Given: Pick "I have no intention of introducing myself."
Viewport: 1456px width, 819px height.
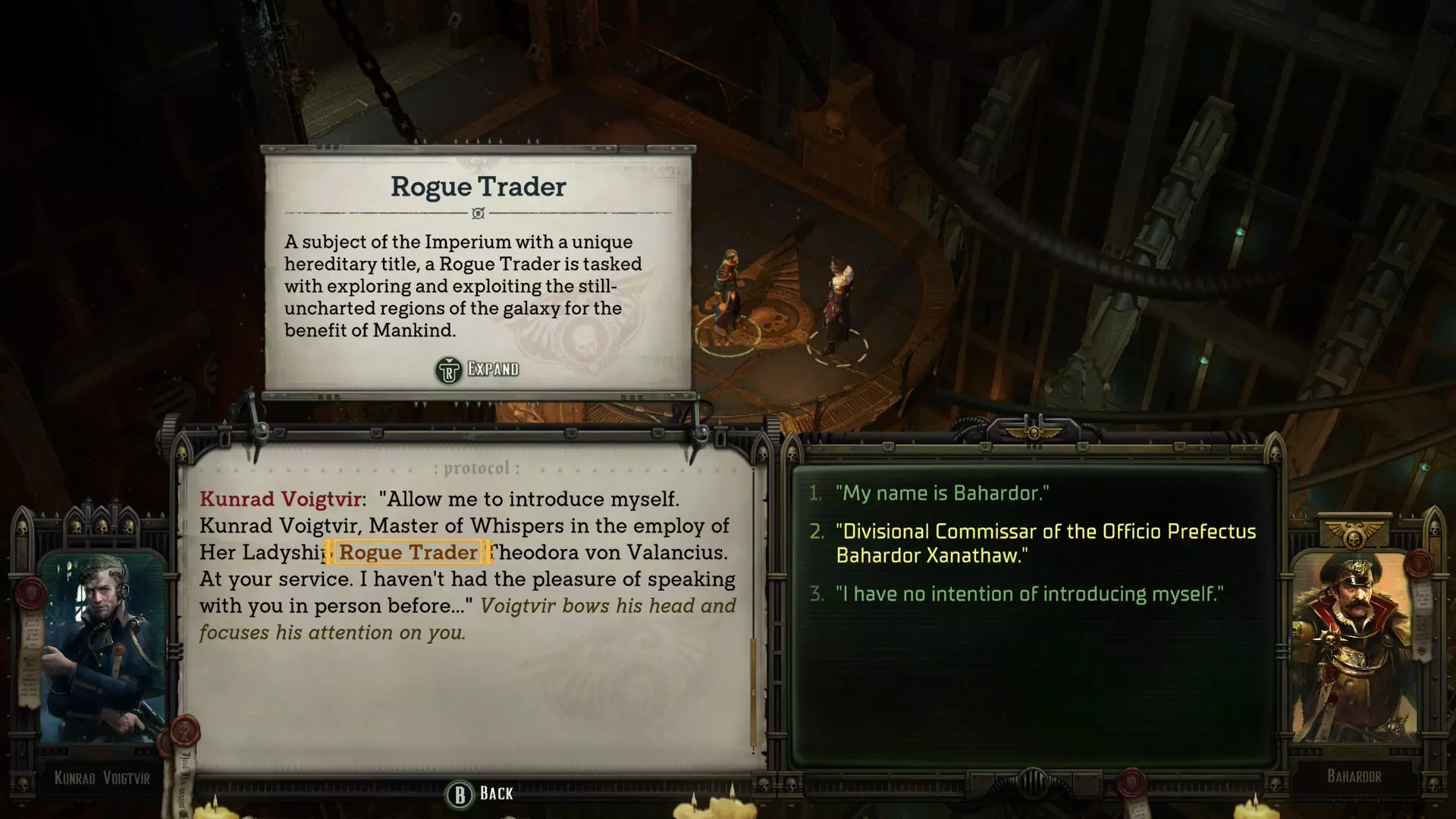Looking at the screenshot, I should (1029, 594).
